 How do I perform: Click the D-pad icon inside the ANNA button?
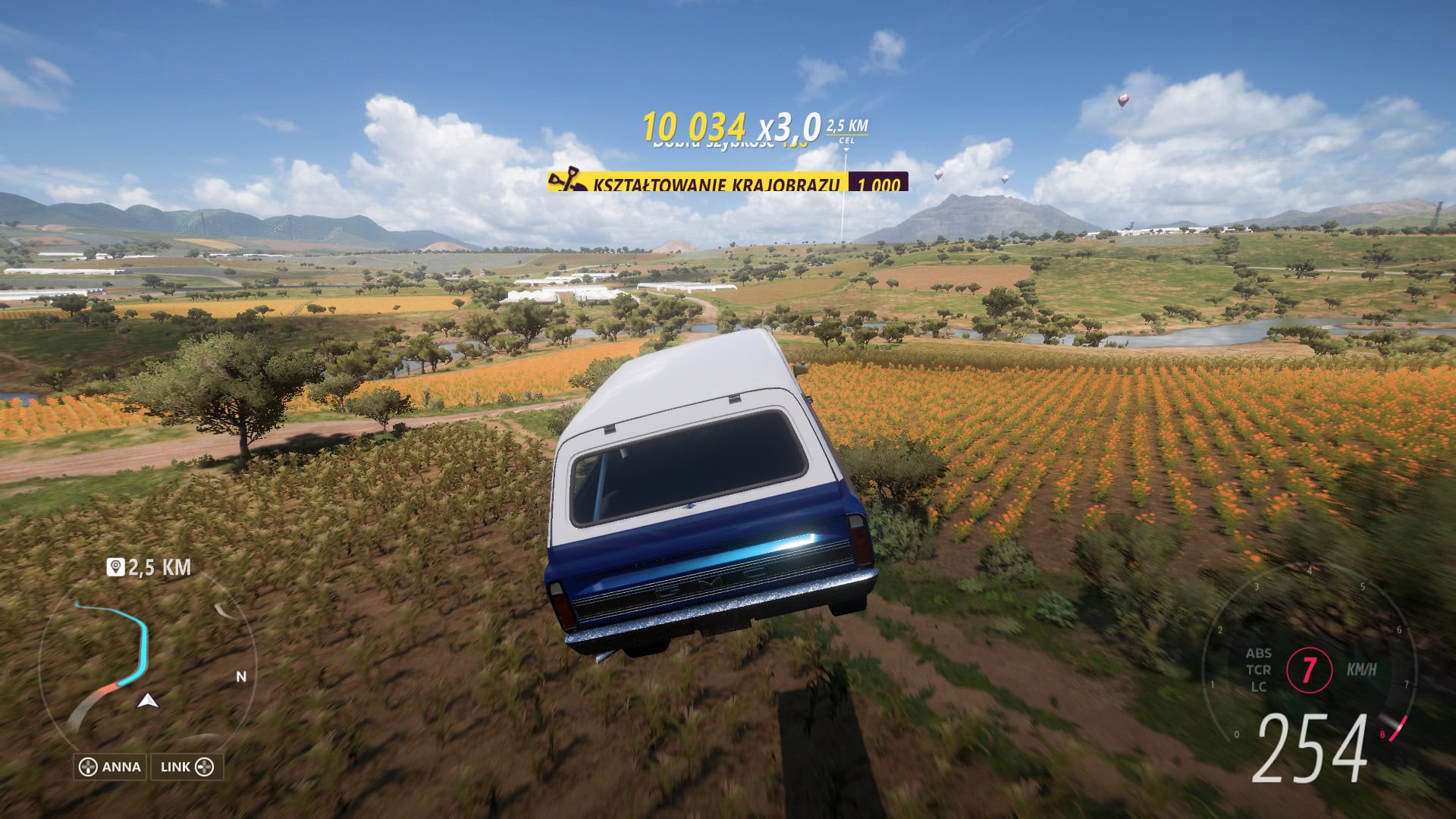(x=89, y=767)
